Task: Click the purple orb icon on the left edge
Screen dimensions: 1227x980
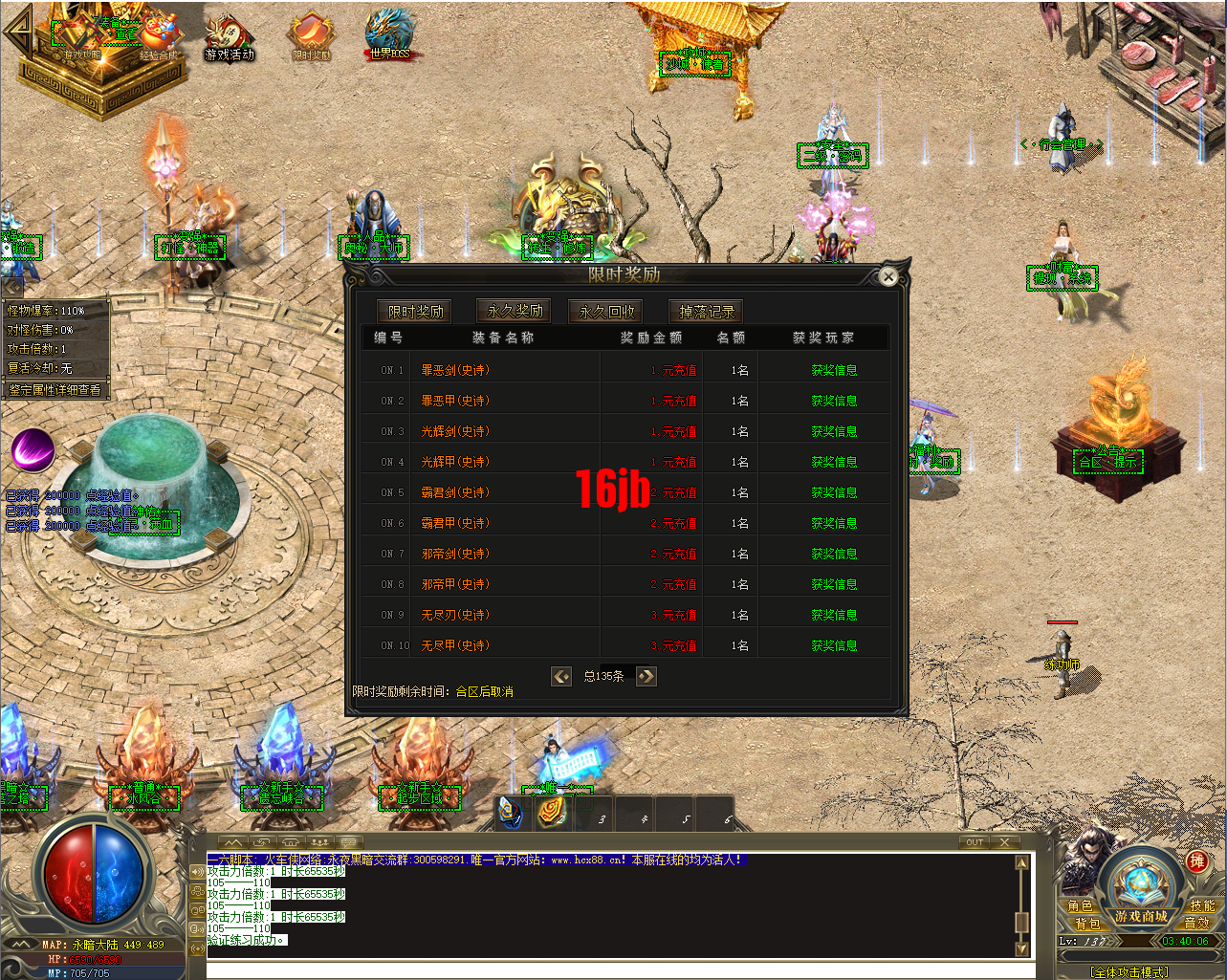Action: point(33,449)
